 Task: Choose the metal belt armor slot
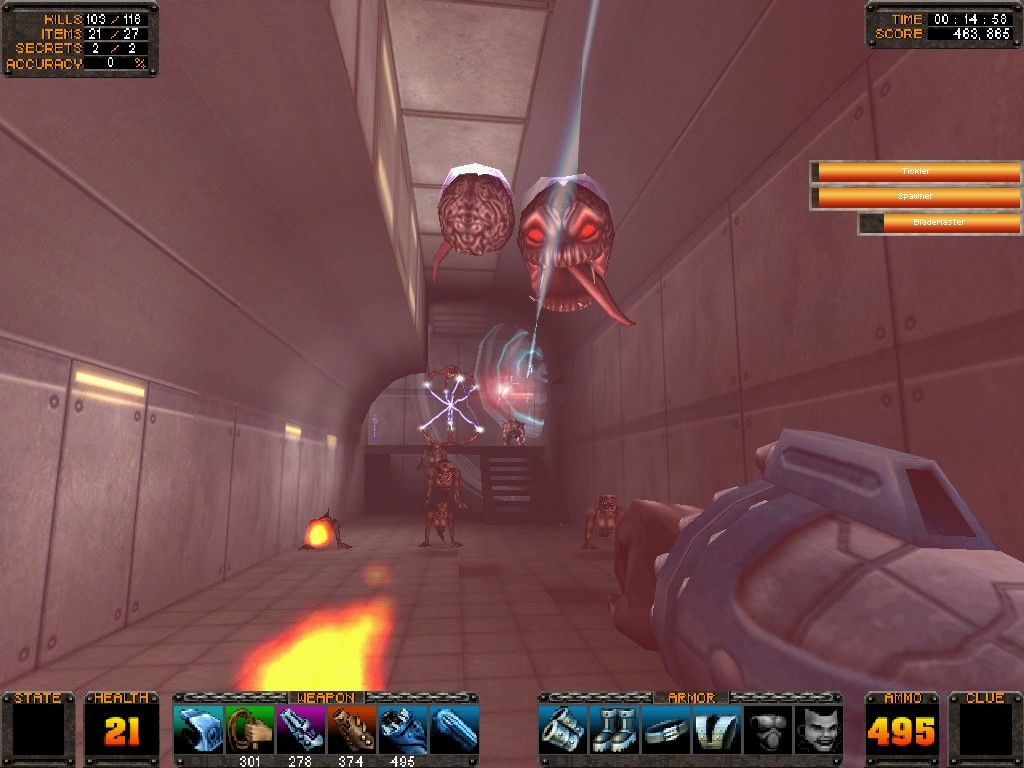(x=665, y=730)
